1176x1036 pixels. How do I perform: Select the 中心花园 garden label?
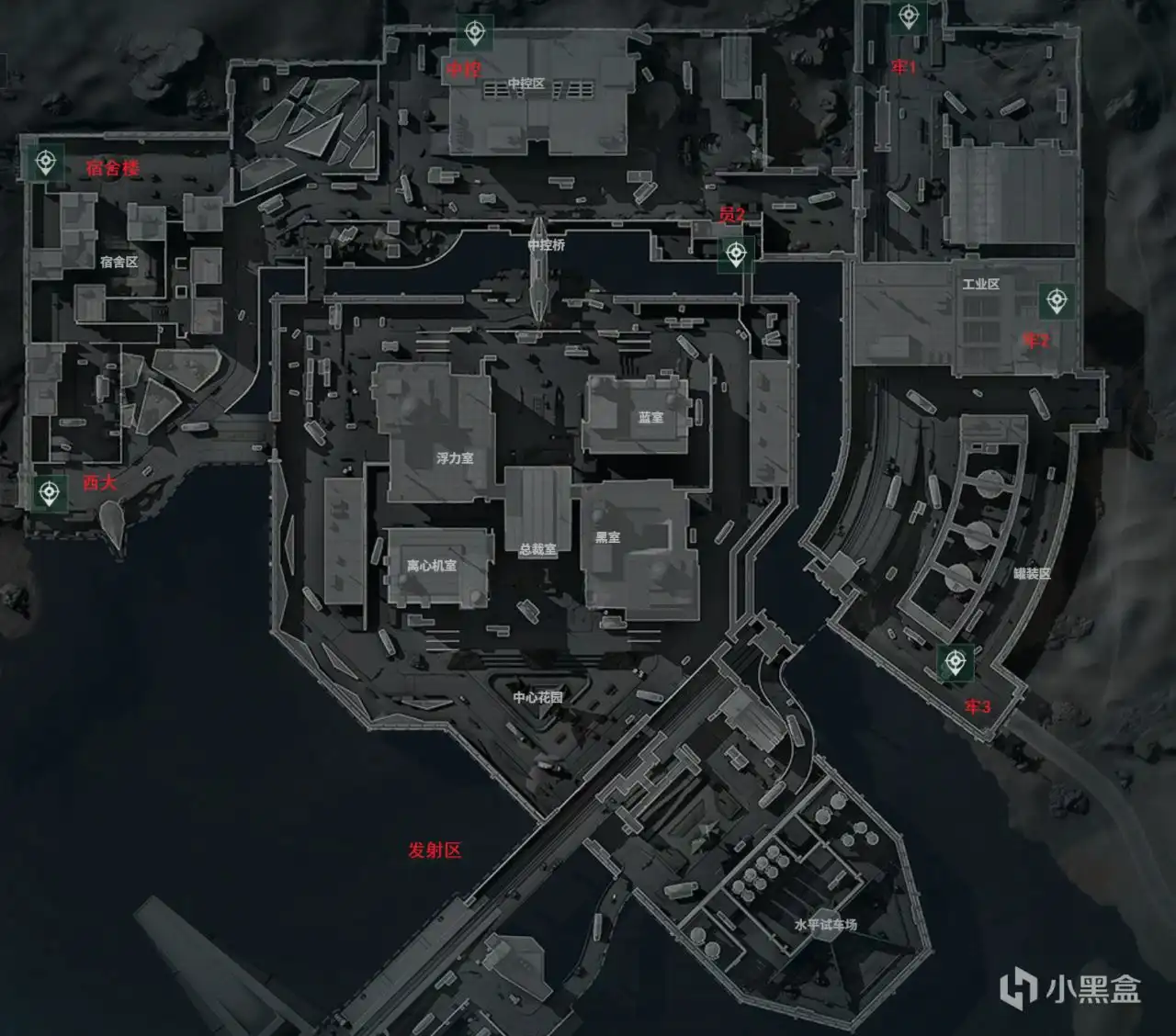point(537,699)
